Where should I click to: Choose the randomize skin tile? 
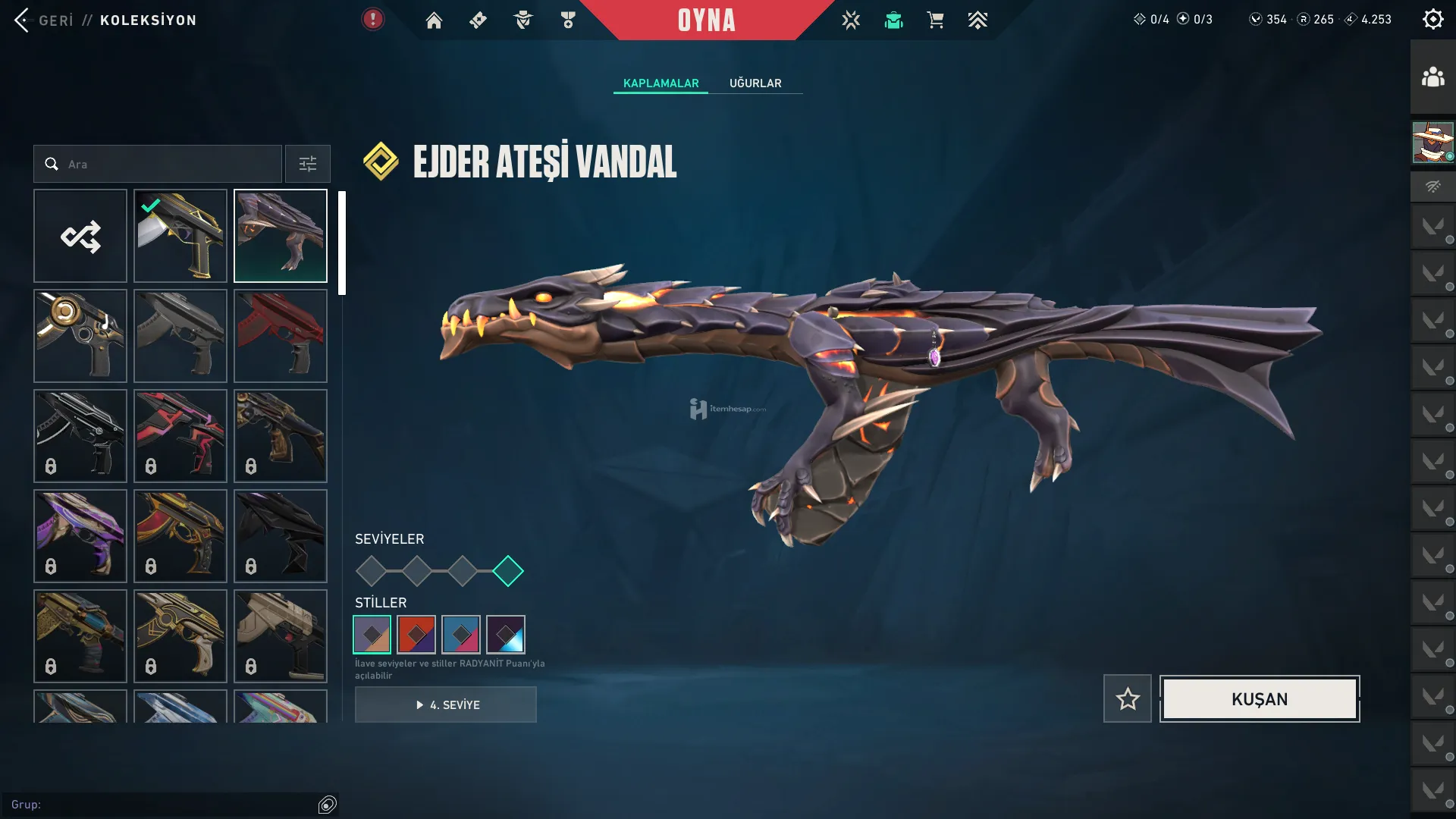[80, 237]
